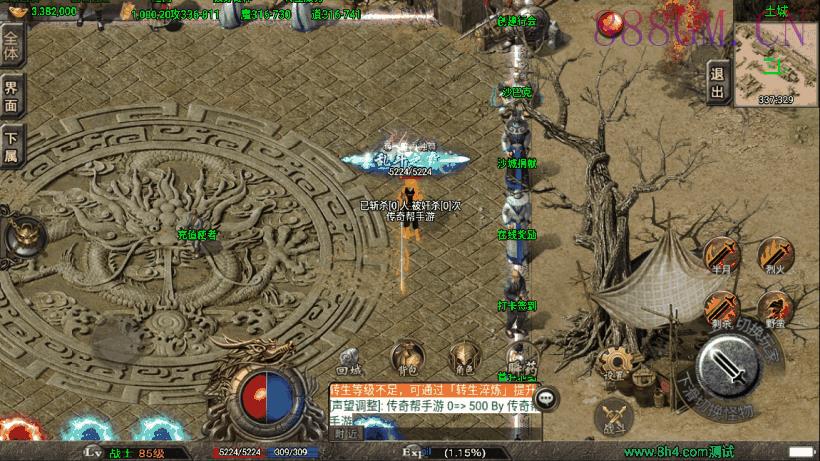
Task: Use the 回城 return-to-town button
Action: [349, 358]
